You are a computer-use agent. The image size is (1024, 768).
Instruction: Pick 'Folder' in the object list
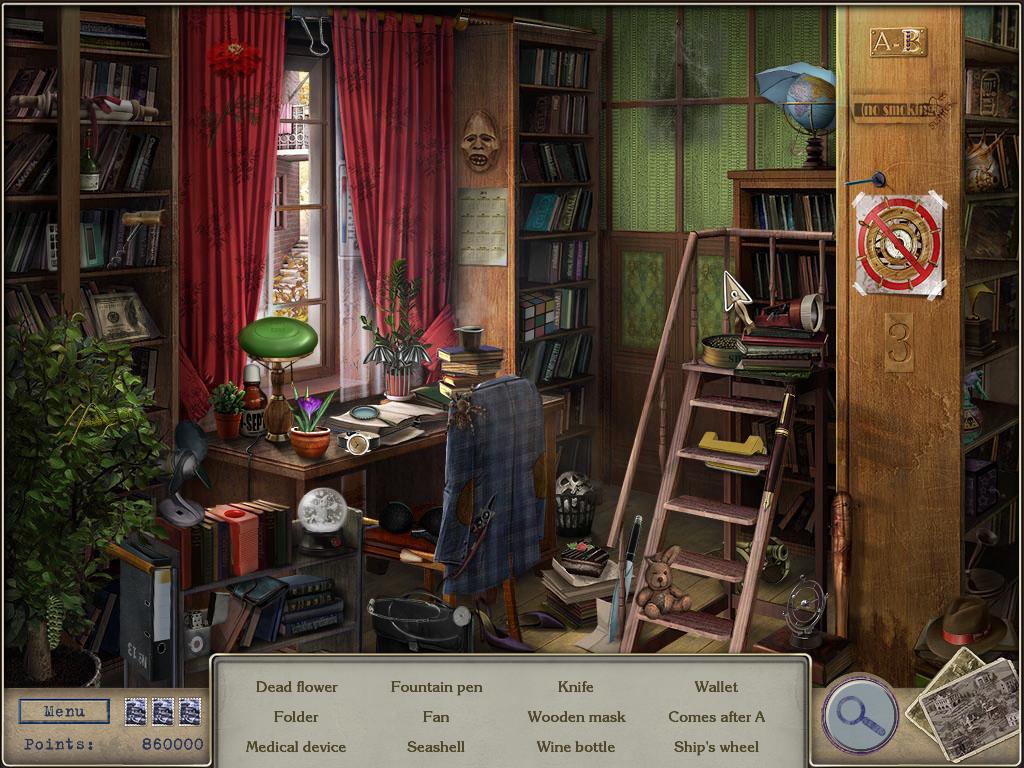tap(296, 717)
